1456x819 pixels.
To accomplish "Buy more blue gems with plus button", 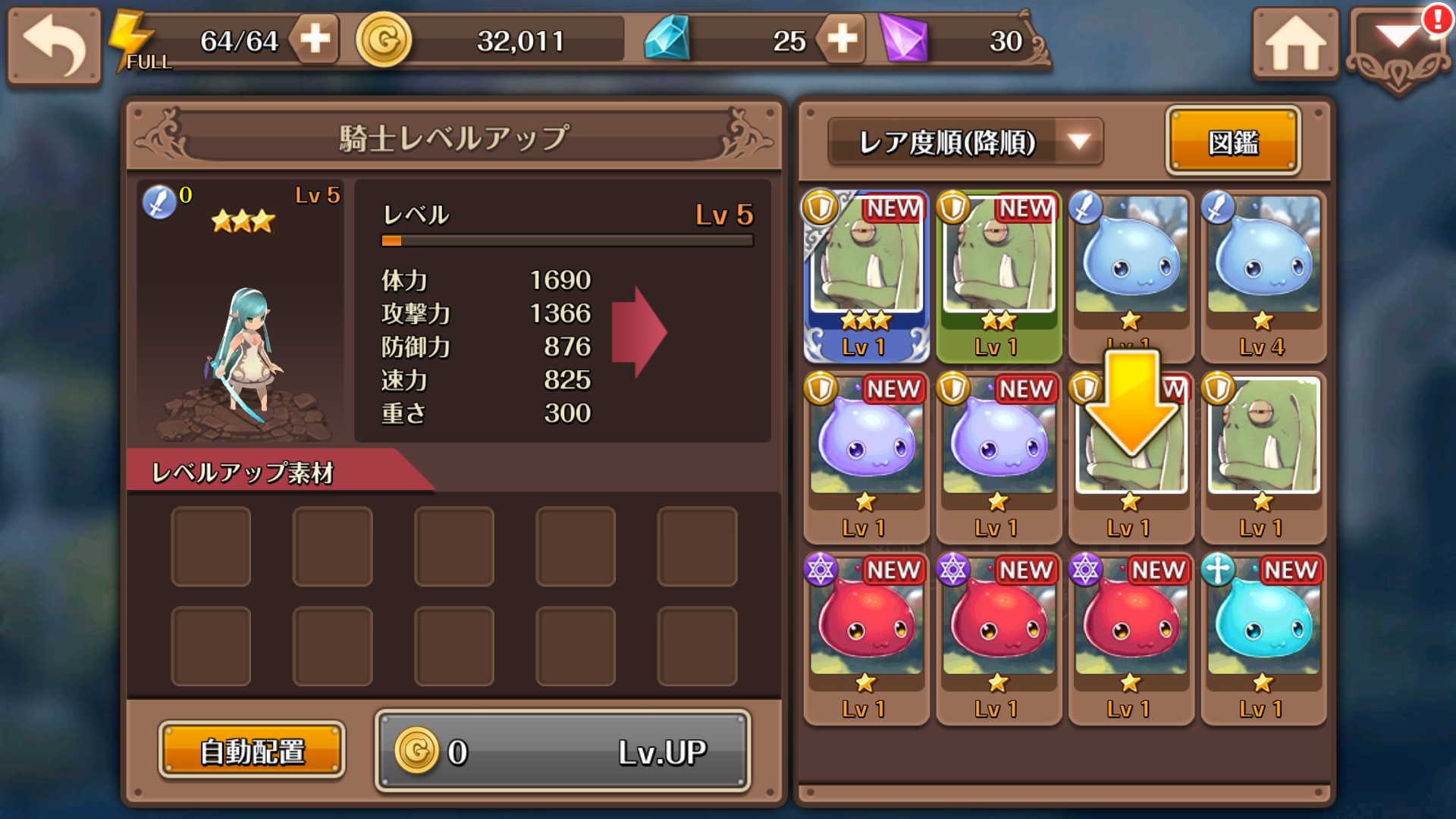I will click(x=842, y=39).
